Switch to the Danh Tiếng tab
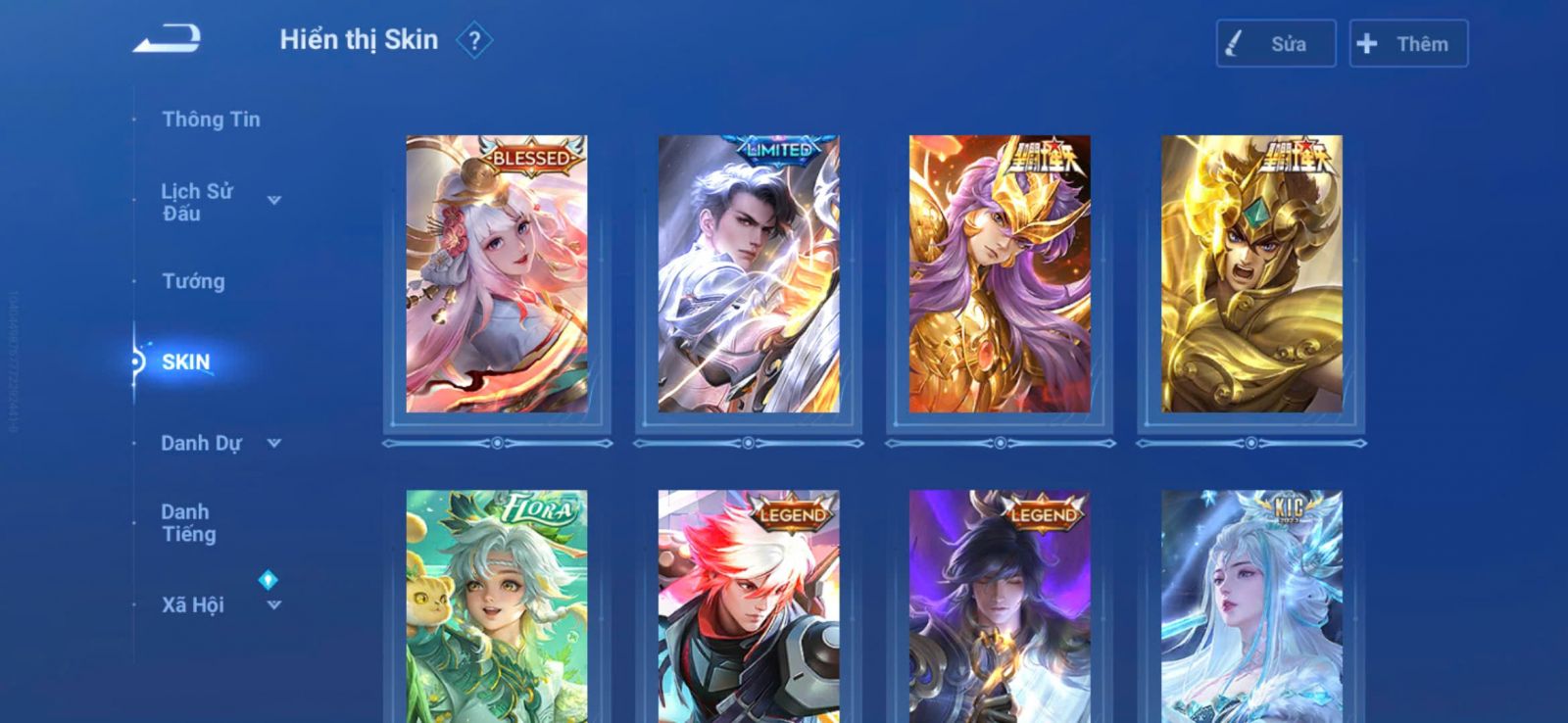The image size is (1568, 723). point(188,523)
